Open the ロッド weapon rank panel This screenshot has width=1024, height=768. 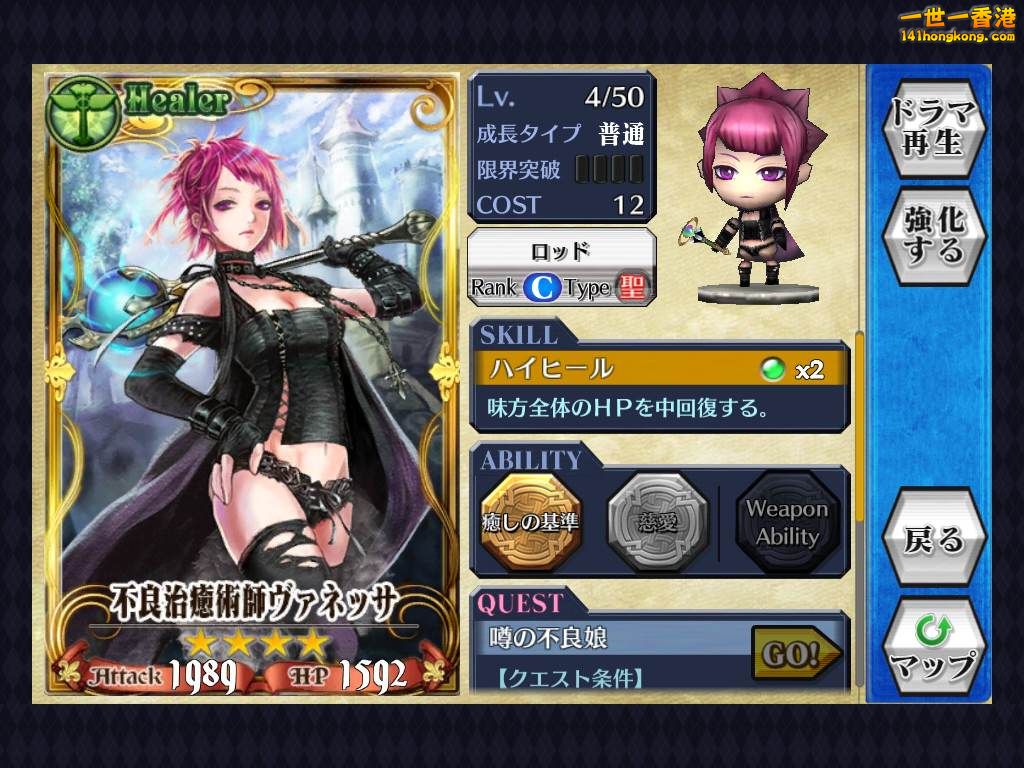(562, 266)
